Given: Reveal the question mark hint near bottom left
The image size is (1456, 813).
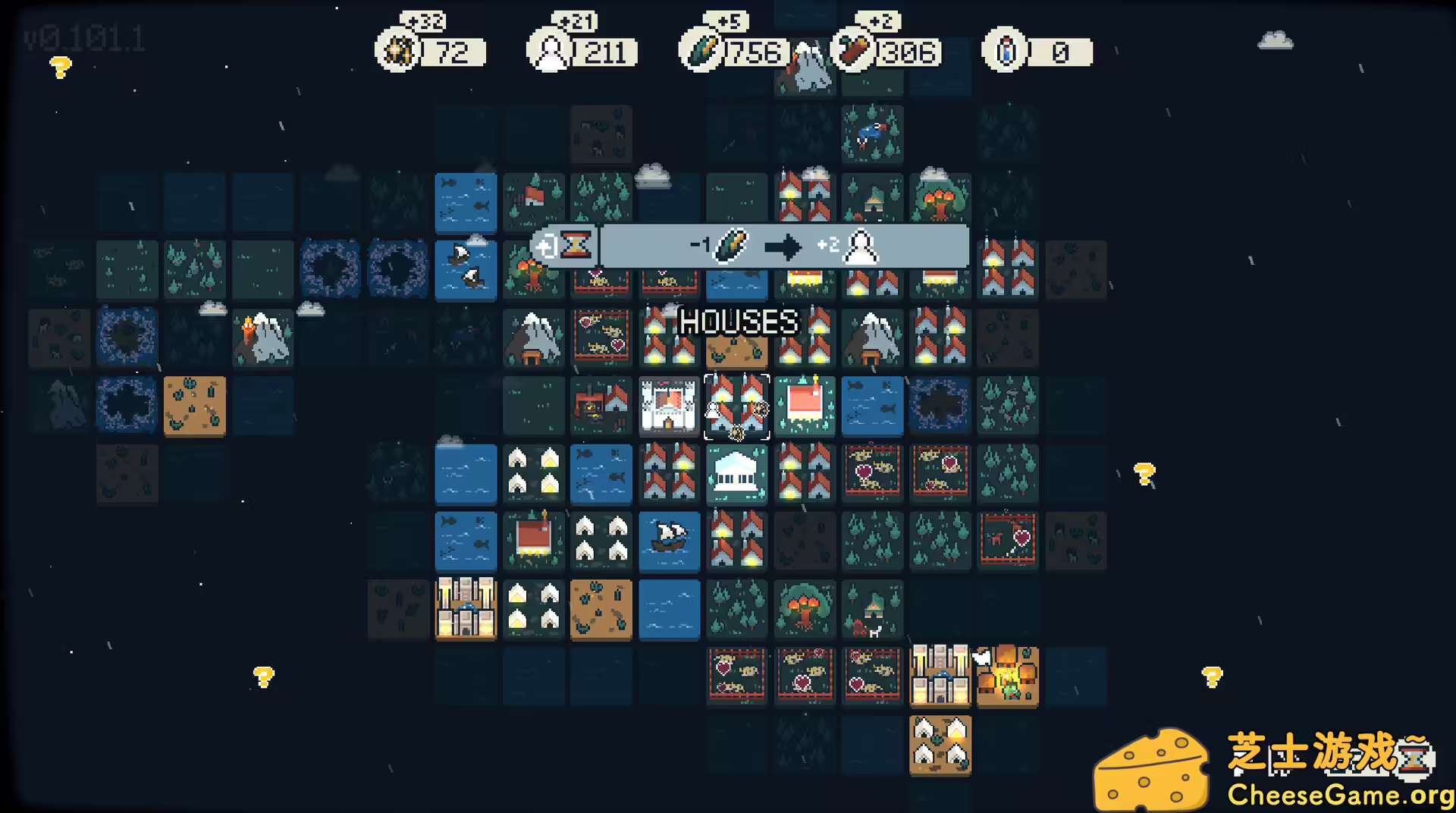Looking at the screenshot, I should pos(263,677).
